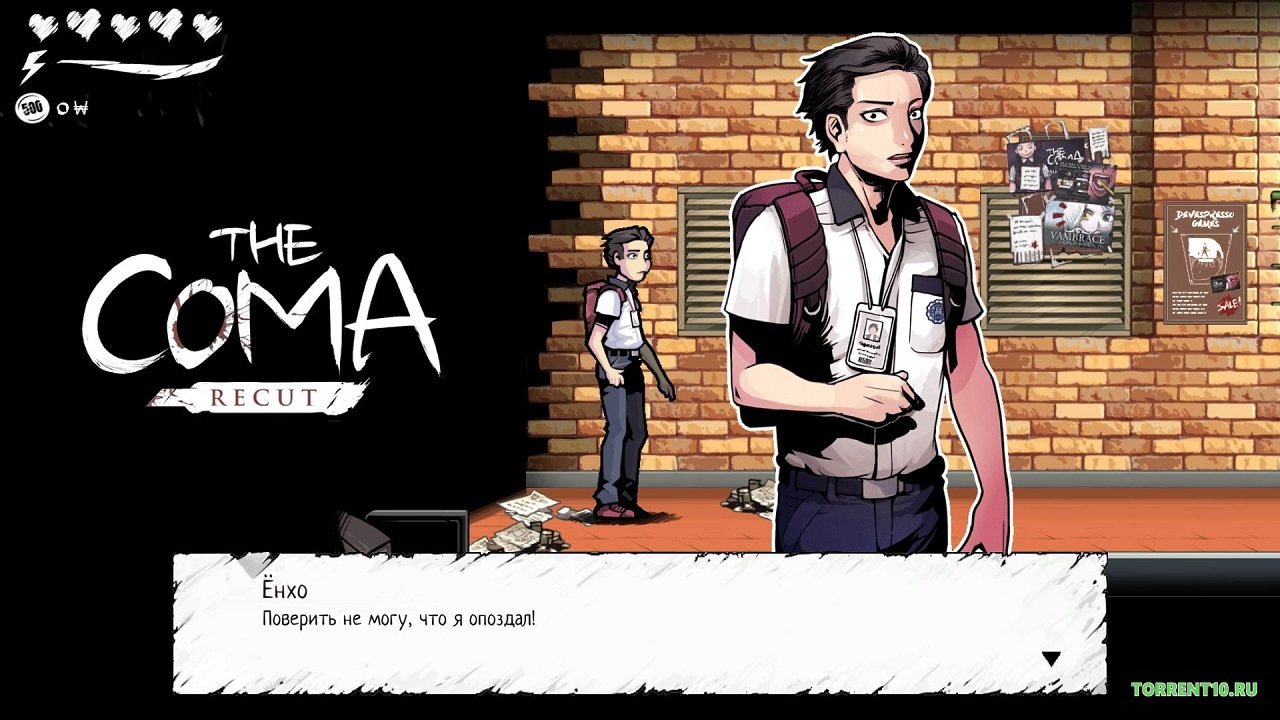The width and height of the screenshot is (1280, 720).
Task: Click the SALE! sticker on the Devespresso poster
Action: pyautogui.click(x=1227, y=306)
